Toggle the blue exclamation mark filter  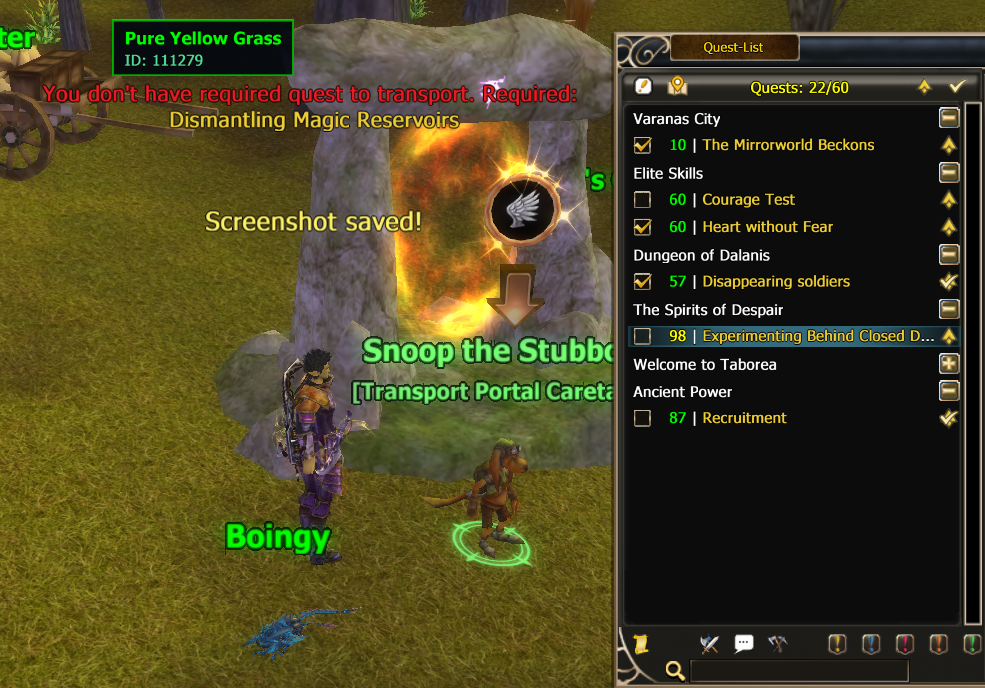[871, 643]
